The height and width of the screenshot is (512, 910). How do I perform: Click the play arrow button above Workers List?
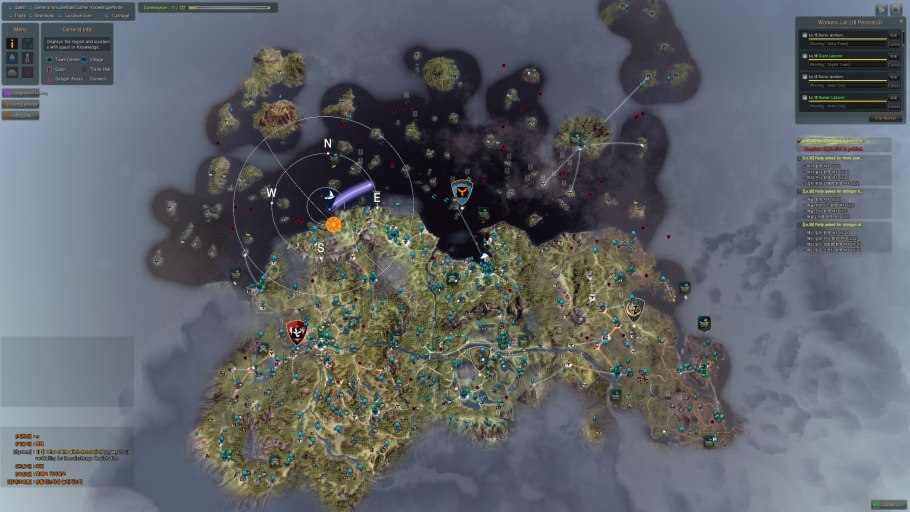tap(880, 8)
